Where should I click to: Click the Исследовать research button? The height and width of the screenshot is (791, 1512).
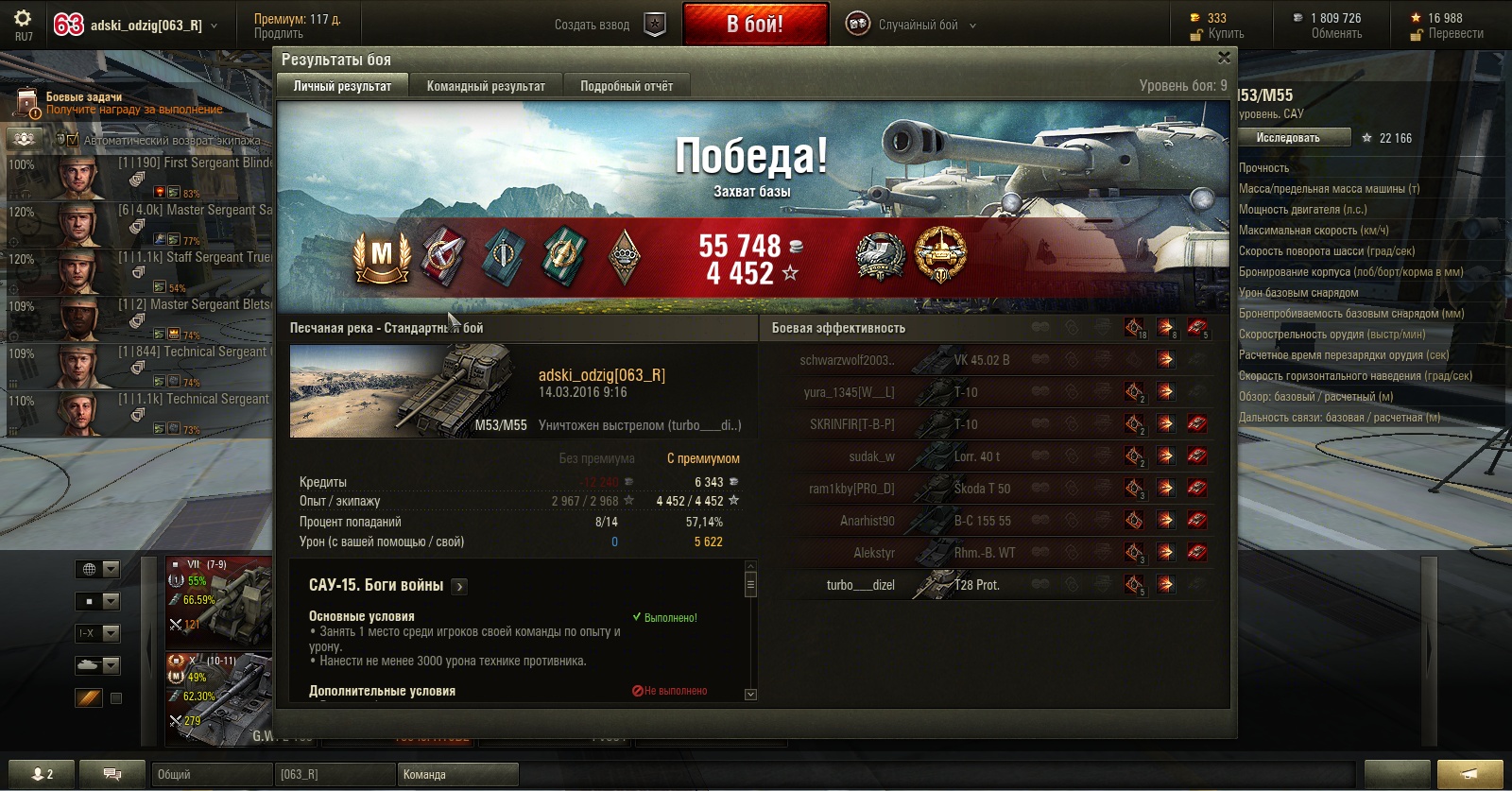1288,138
